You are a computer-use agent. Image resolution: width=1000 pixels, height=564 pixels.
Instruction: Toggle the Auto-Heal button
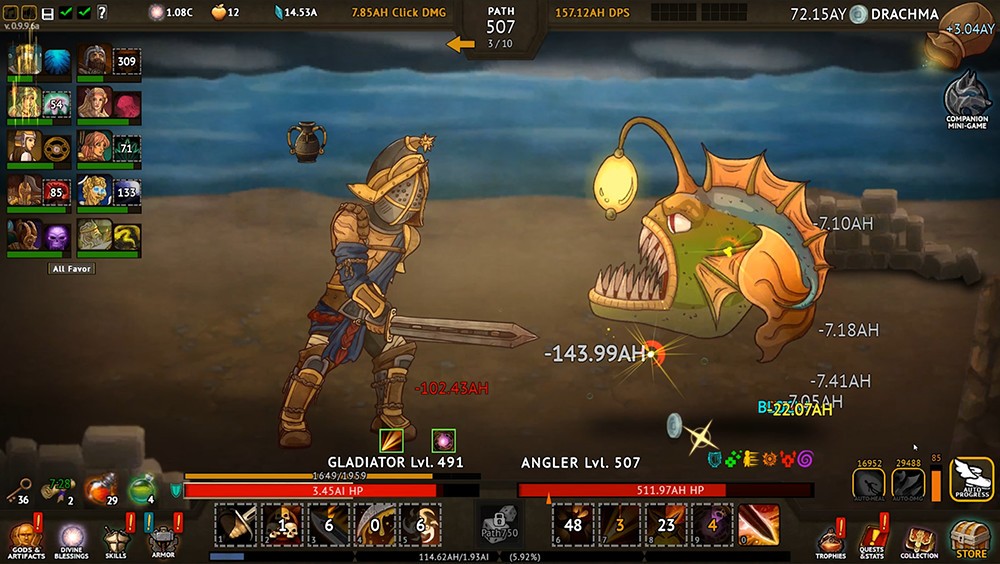pos(868,483)
